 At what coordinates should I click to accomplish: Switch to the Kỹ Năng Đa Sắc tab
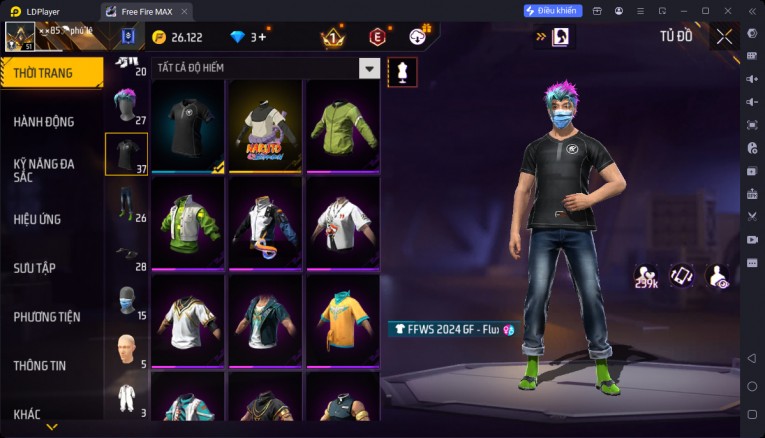pyautogui.click(x=46, y=170)
